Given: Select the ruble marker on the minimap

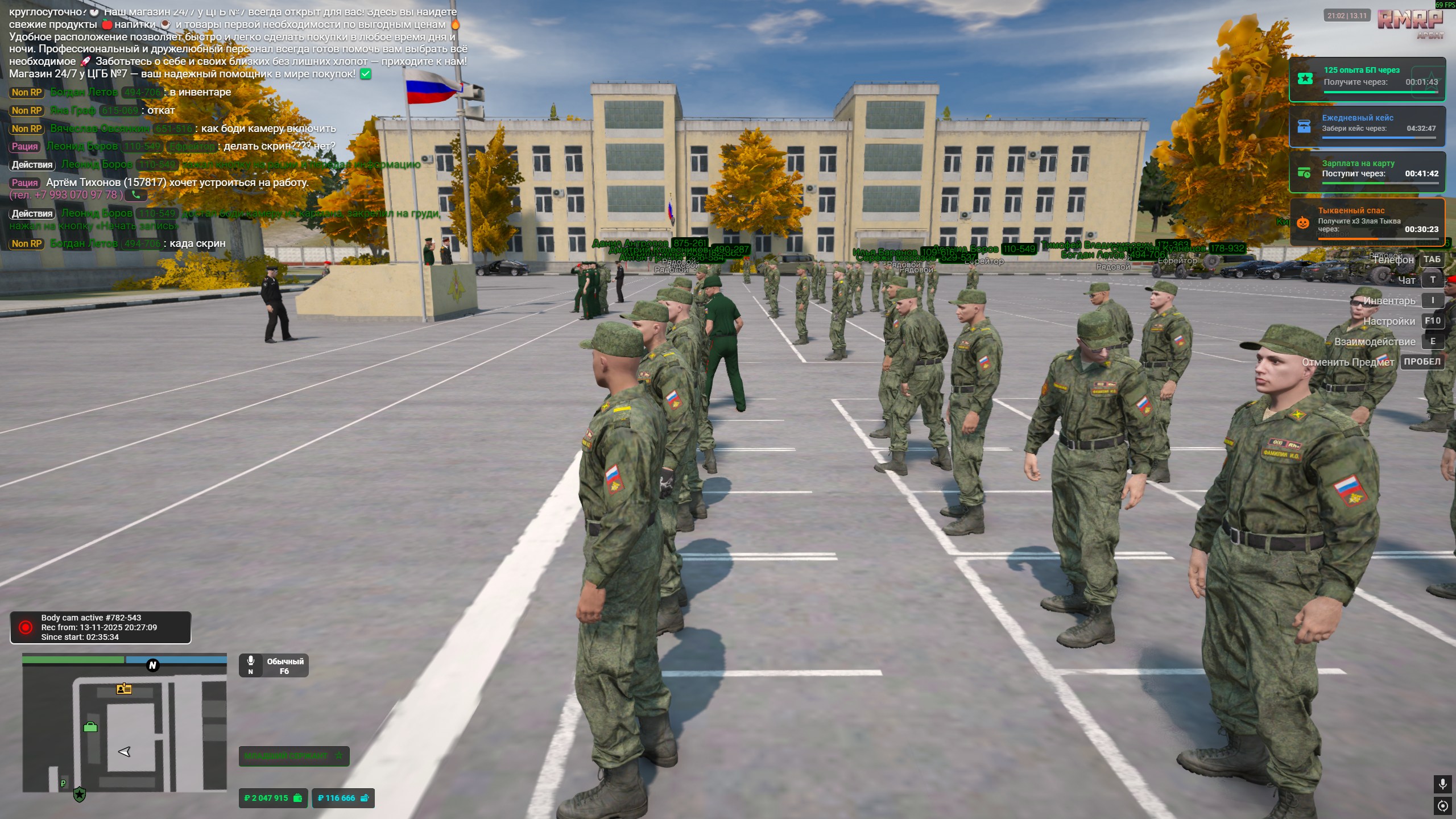Looking at the screenshot, I should 63,783.
